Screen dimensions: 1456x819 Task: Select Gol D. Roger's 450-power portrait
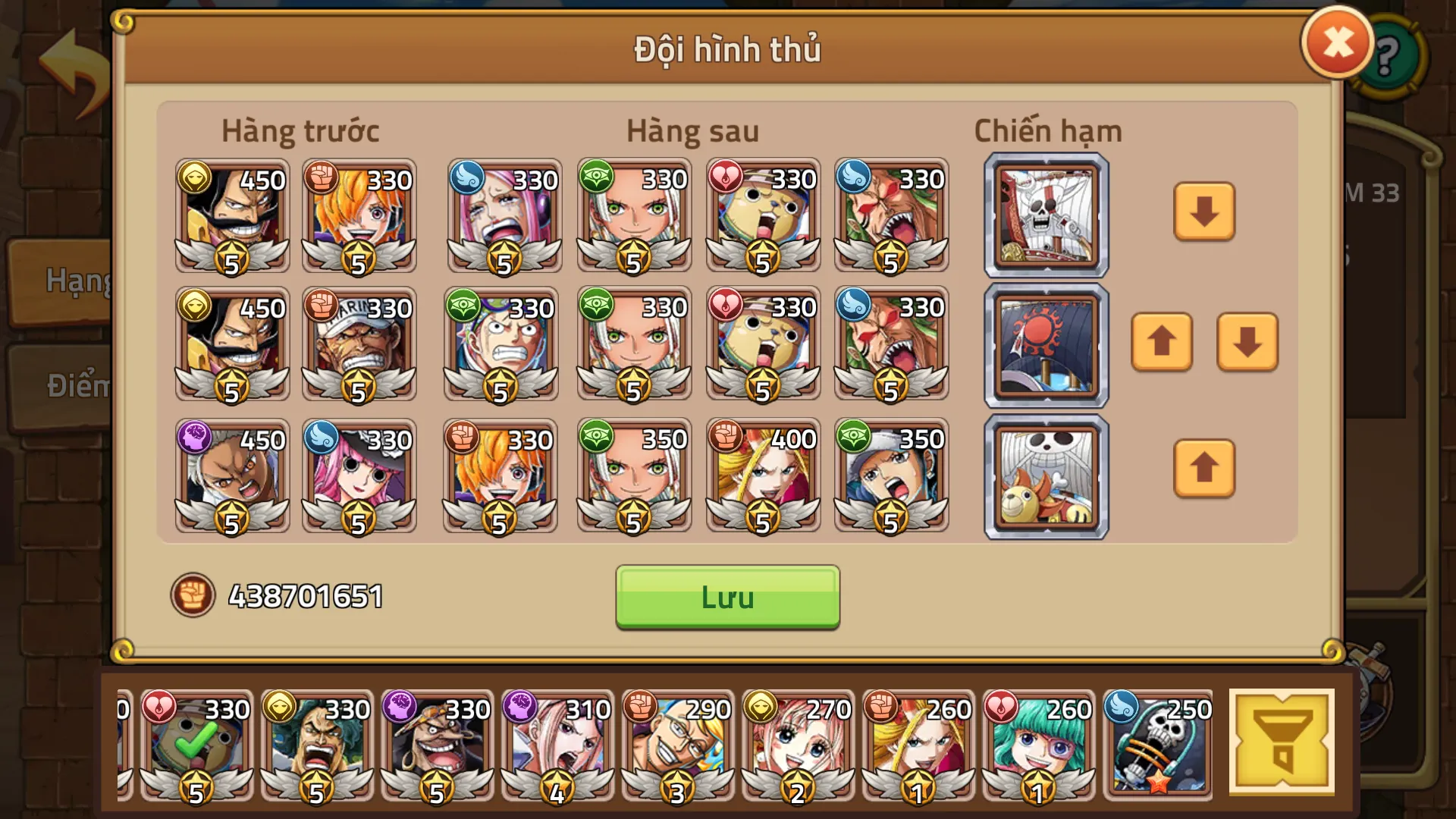click(231, 218)
